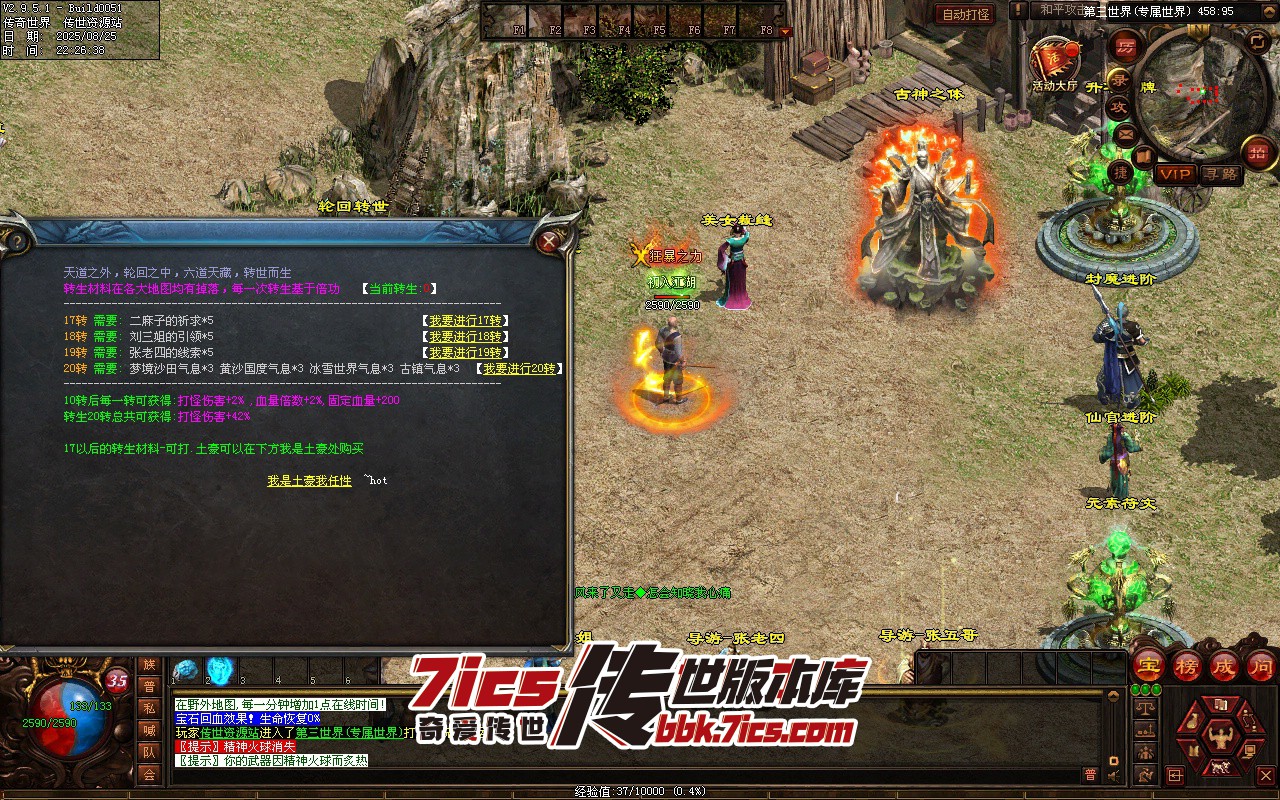Open the VIP panel
The image size is (1280, 800).
[1175, 174]
